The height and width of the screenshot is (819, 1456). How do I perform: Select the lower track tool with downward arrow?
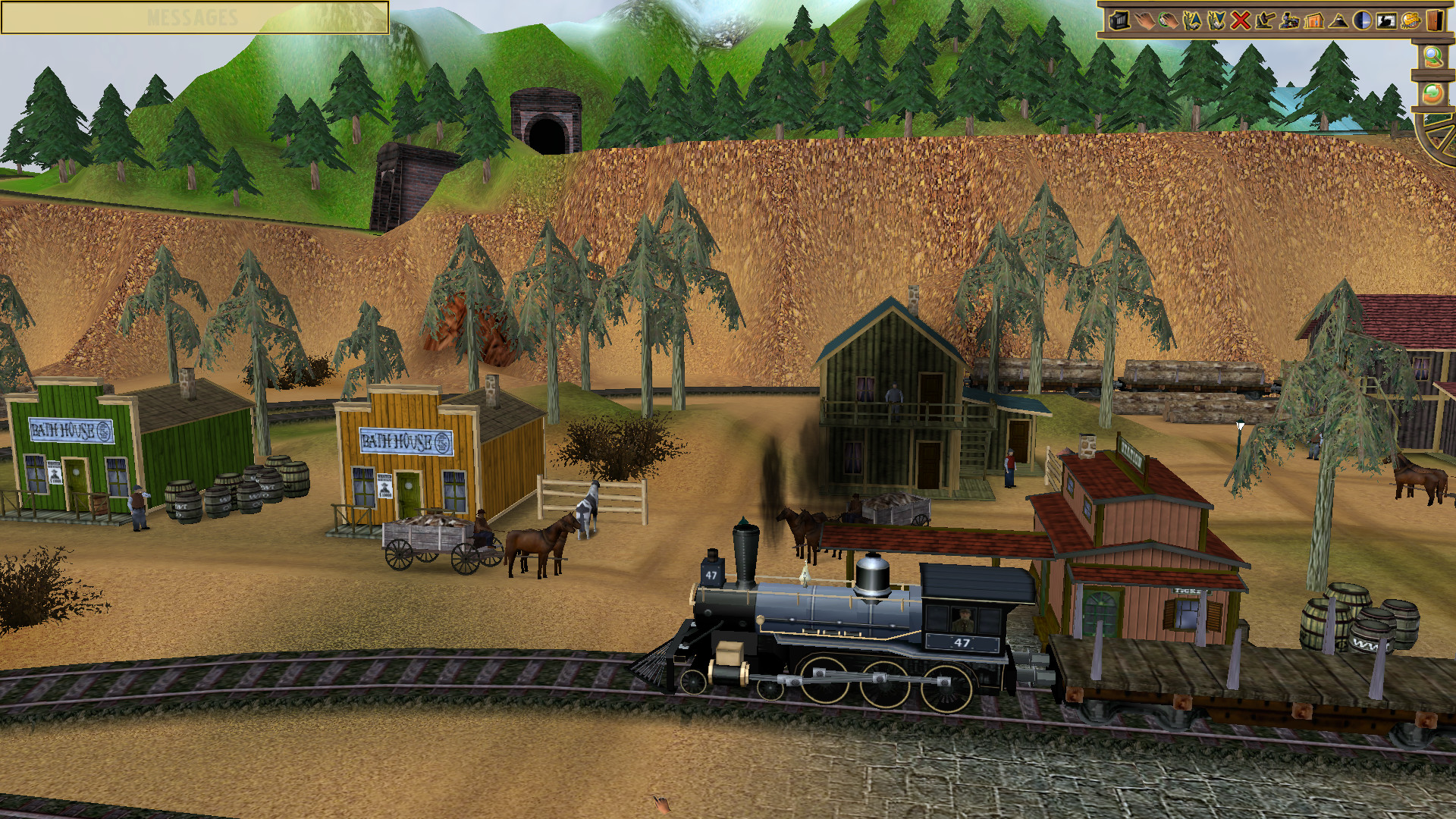(x=1216, y=23)
